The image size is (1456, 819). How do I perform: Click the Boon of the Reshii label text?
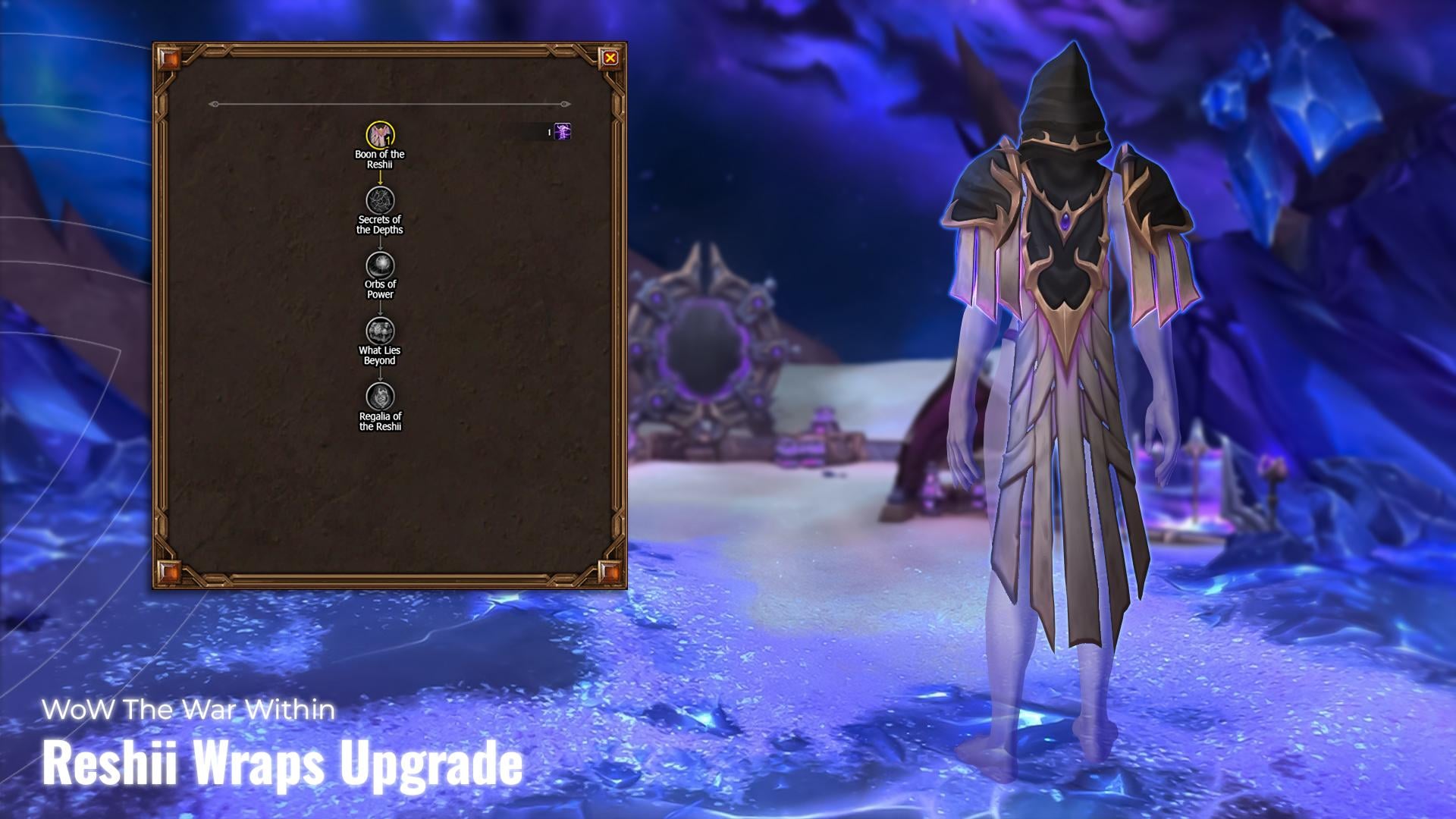click(381, 158)
